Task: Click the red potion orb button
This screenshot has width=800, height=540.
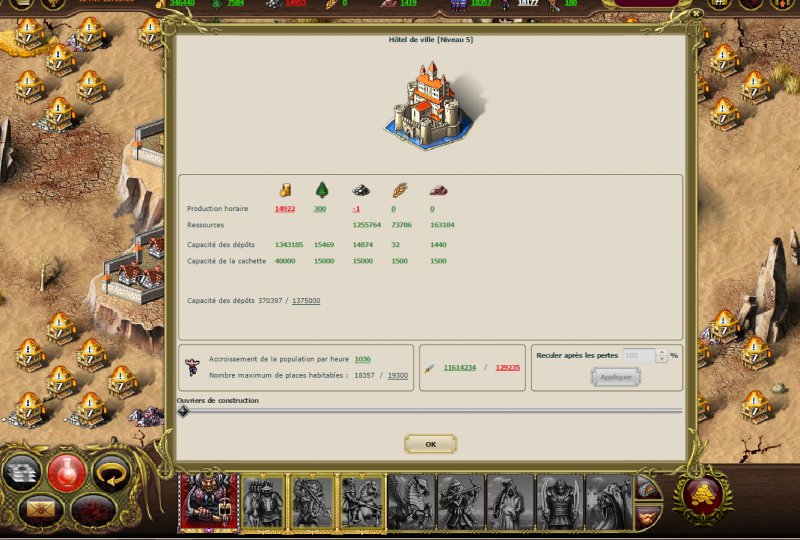Action: click(66, 473)
